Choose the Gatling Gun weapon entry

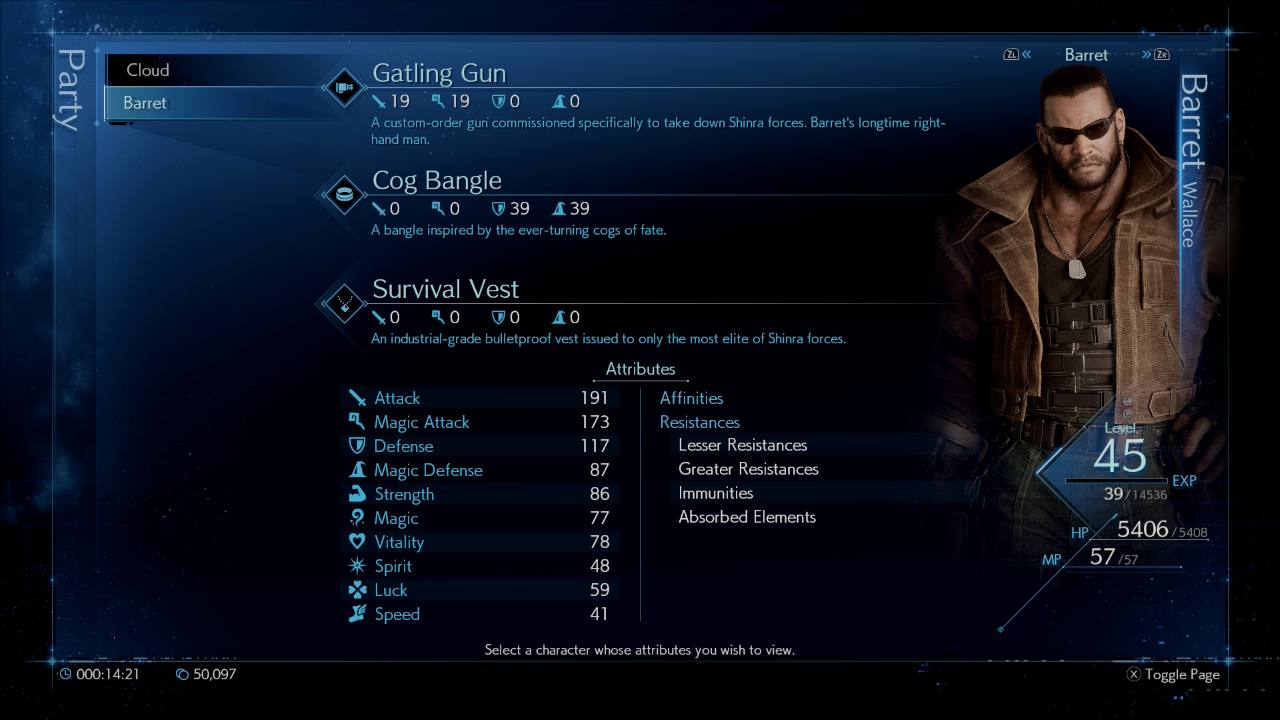439,73
